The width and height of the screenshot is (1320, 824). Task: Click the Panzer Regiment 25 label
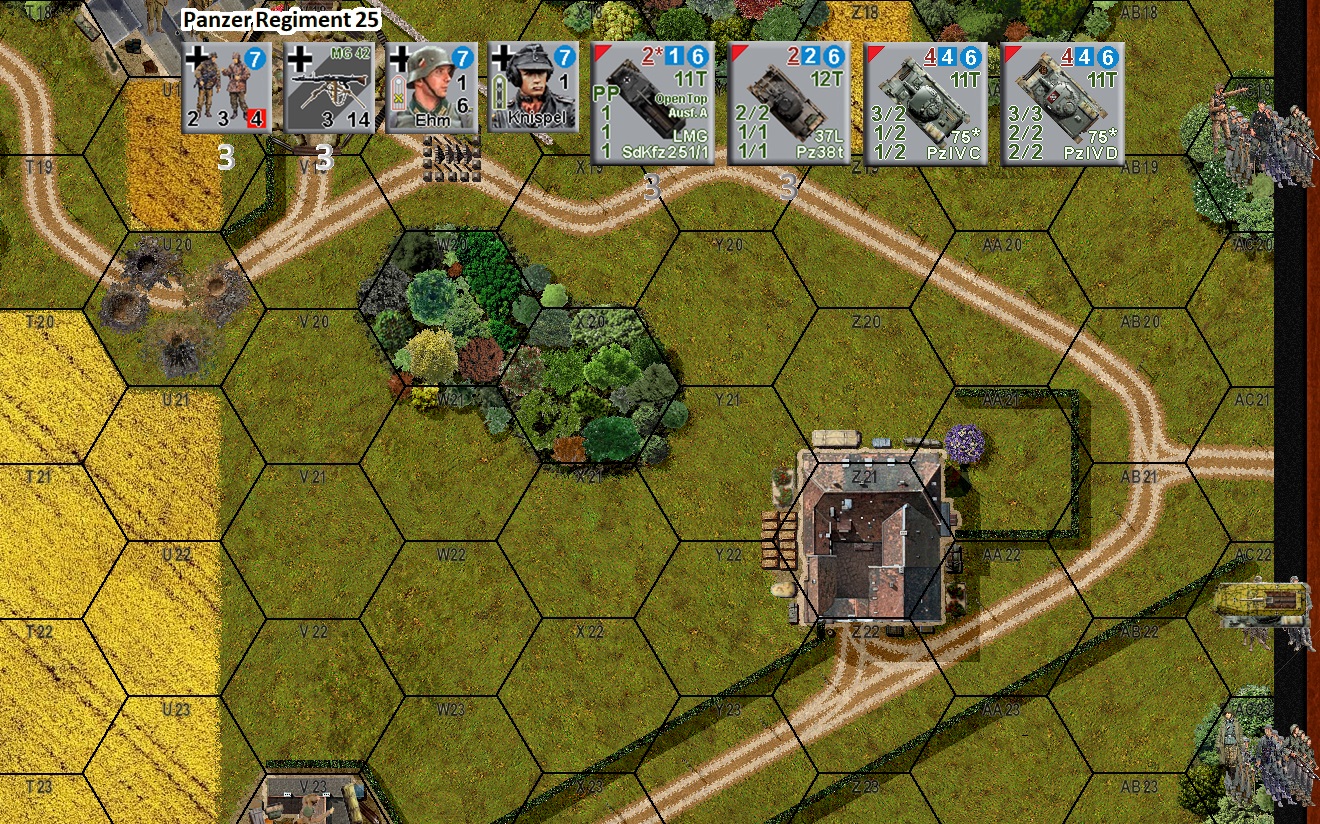(x=282, y=18)
